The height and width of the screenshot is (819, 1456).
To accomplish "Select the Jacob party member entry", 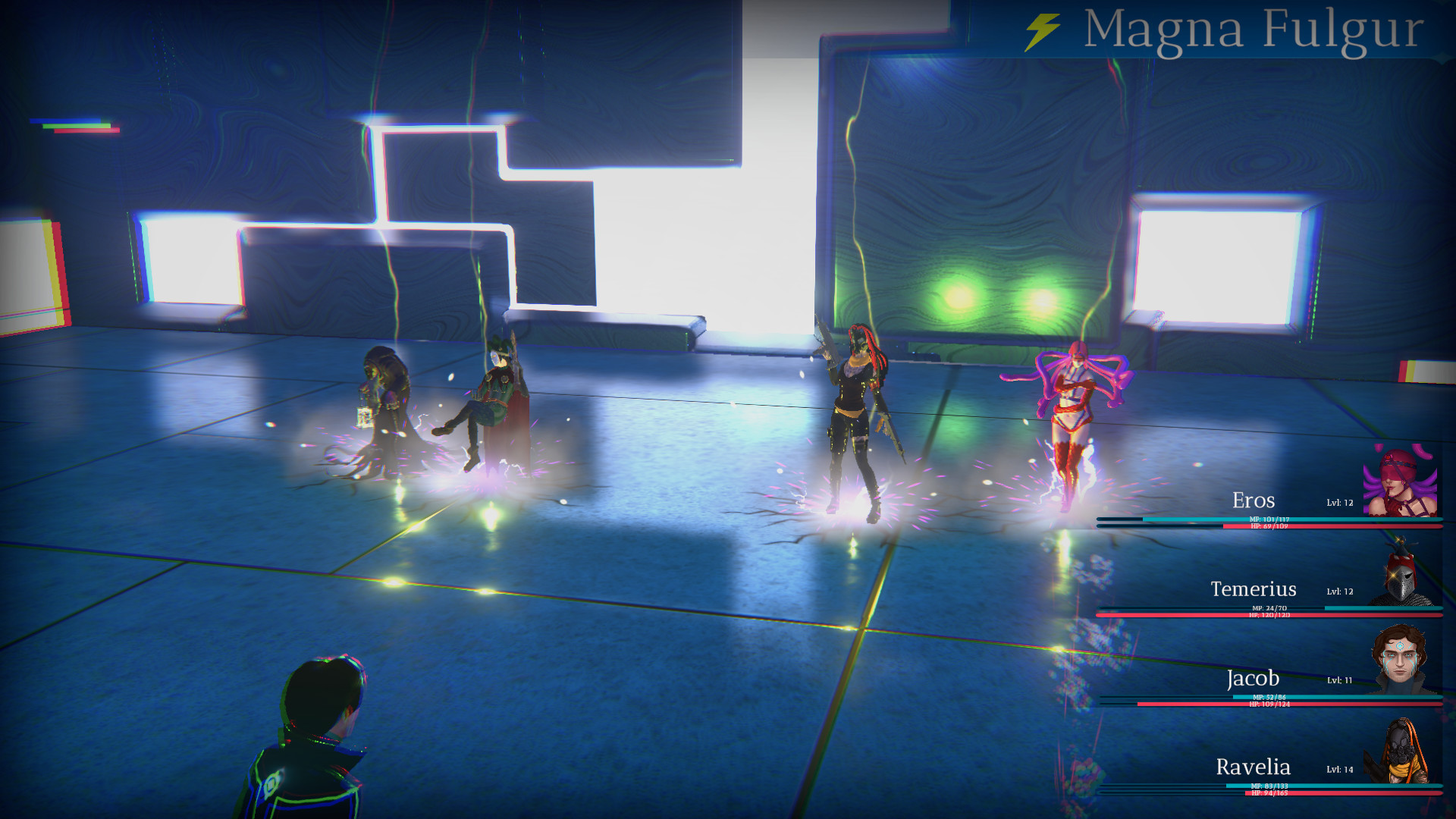I will click(1289, 679).
